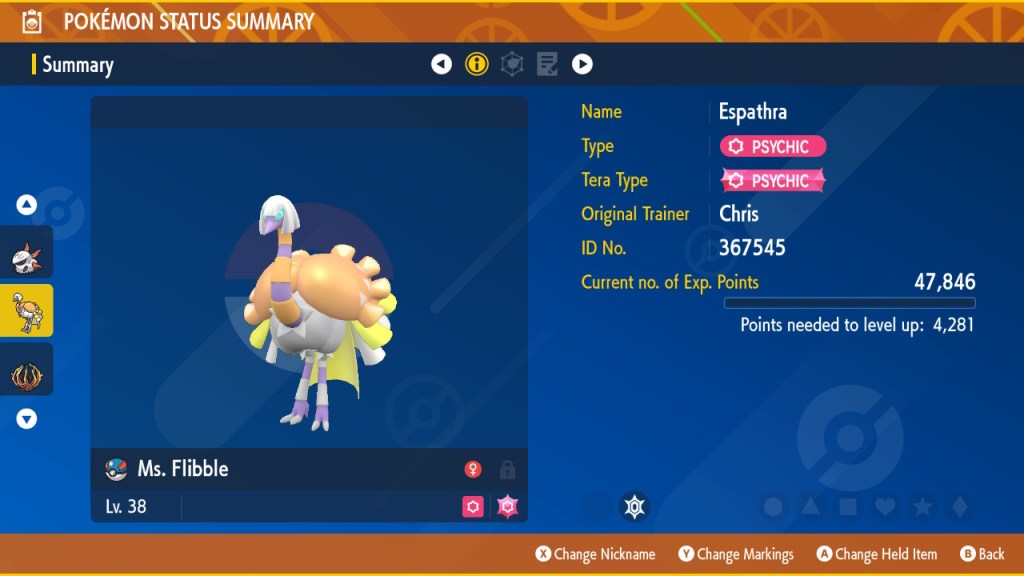The height and width of the screenshot is (576, 1024).
Task: Go to the next summary page arrow
Action: click(x=582, y=65)
